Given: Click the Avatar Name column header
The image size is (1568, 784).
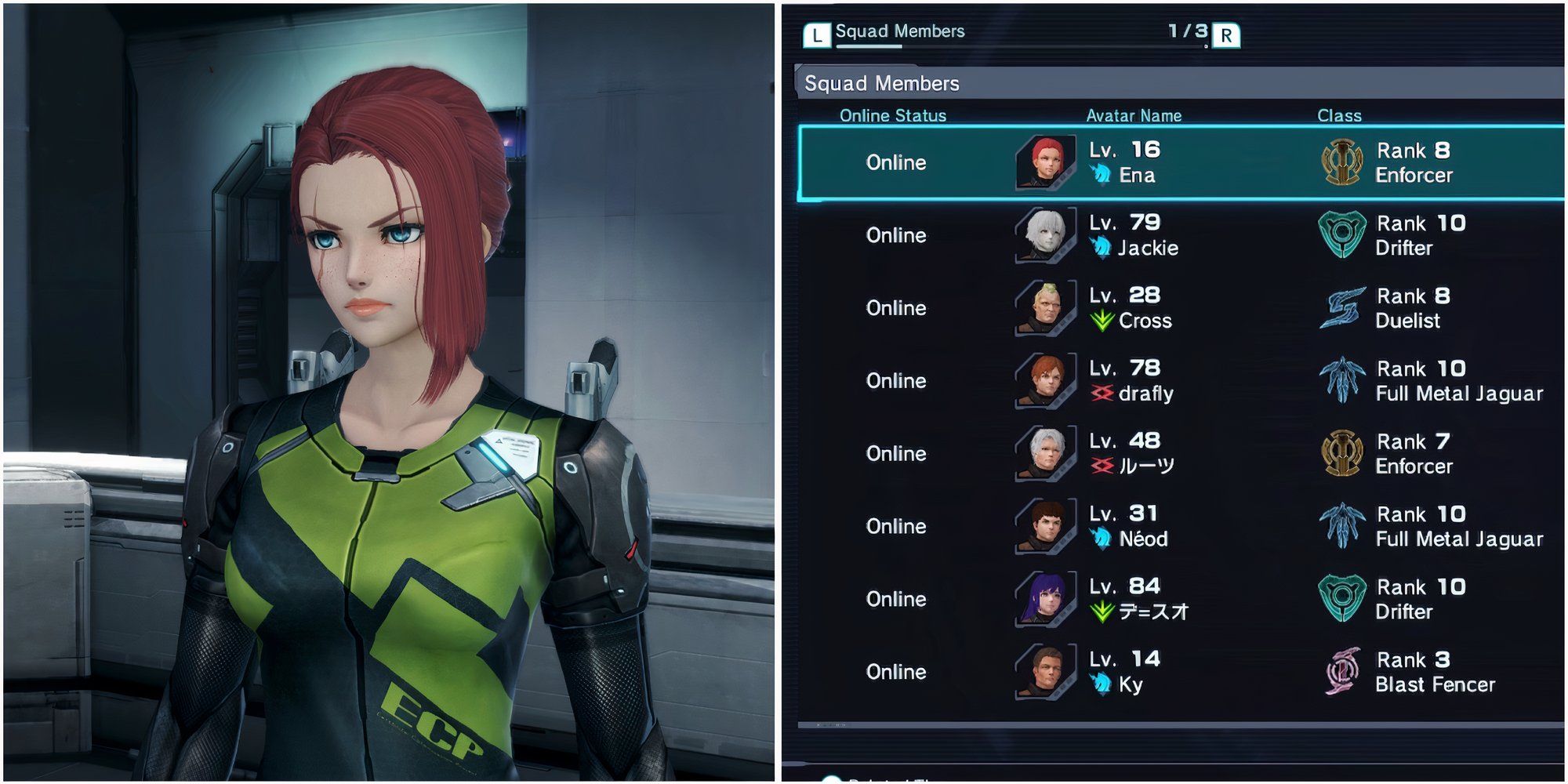Looking at the screenshot, I should point(1134,116).
